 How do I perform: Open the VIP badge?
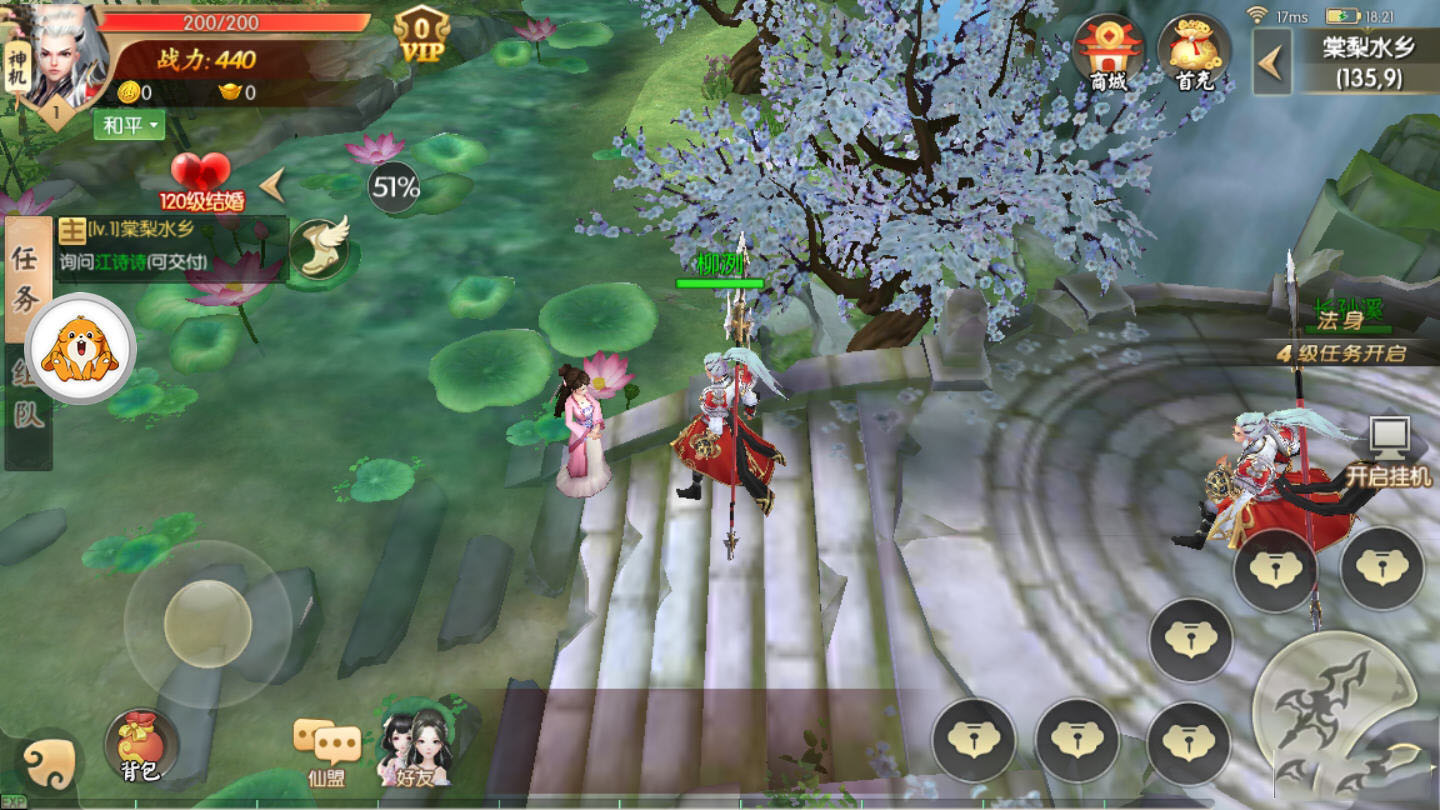point(421,36)
